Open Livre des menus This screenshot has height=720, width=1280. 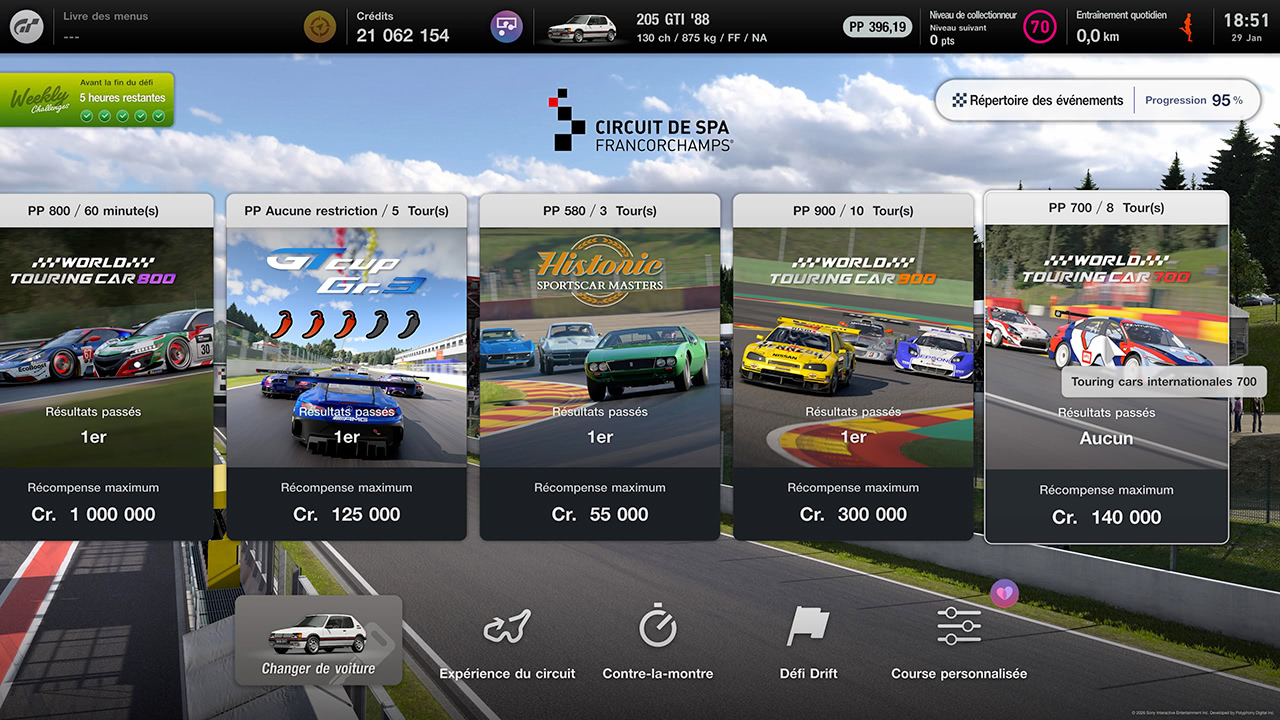tap(103, 15)
